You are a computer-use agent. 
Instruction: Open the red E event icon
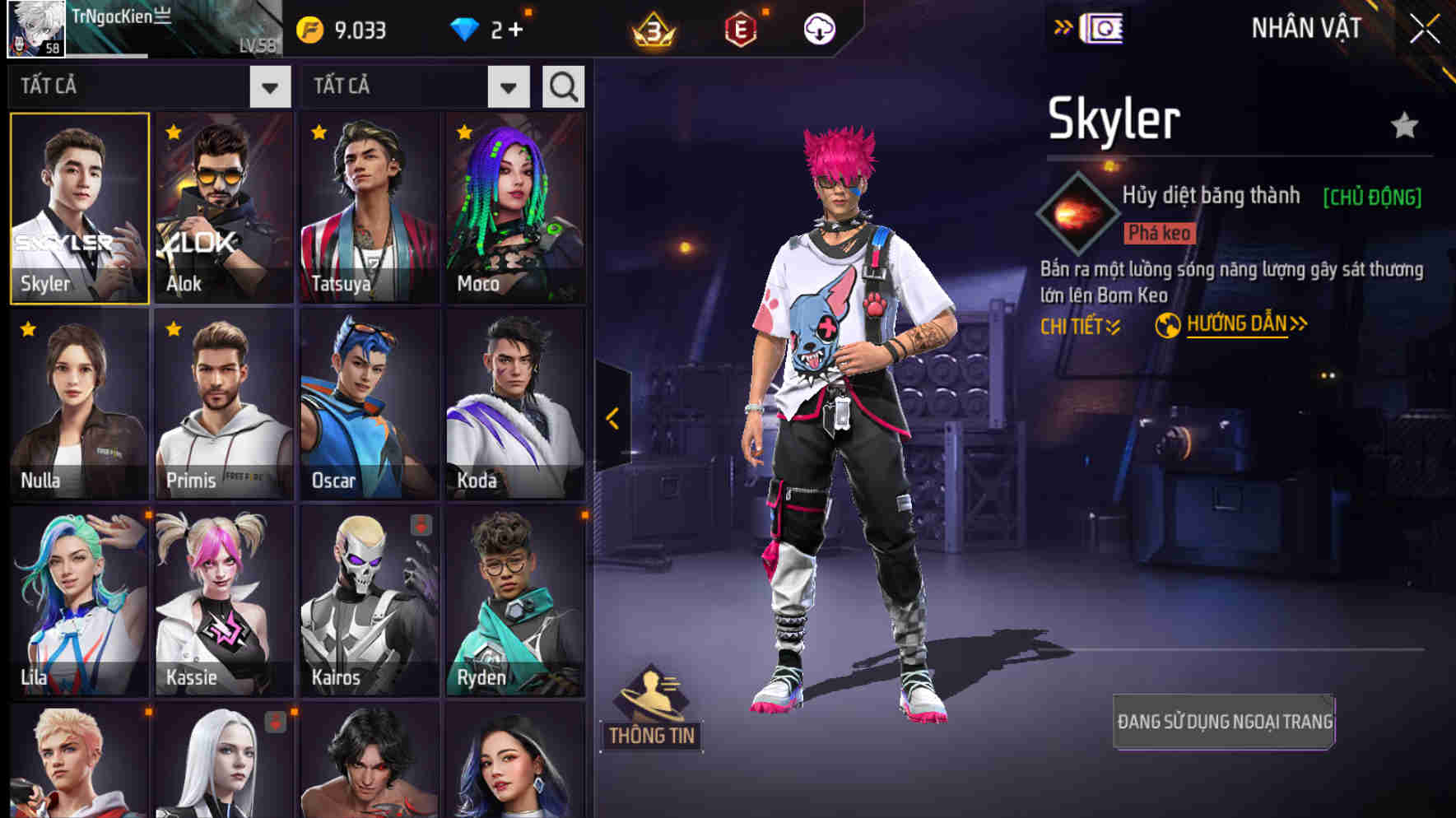pyautogui.click(x=739, y=27)
